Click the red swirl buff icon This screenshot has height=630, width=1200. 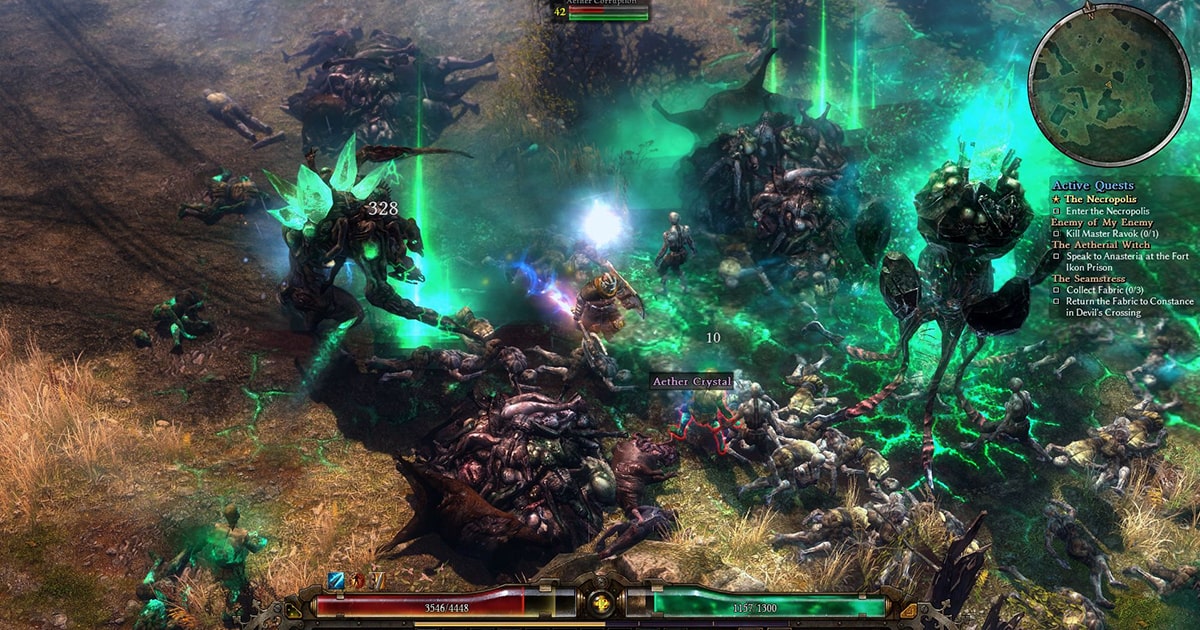356,581
